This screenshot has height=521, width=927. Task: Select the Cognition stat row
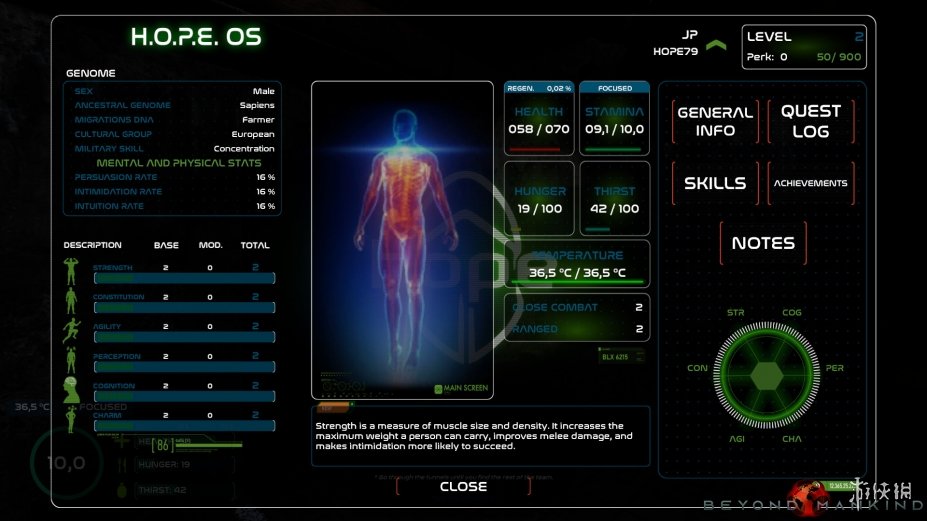point(169,391)
